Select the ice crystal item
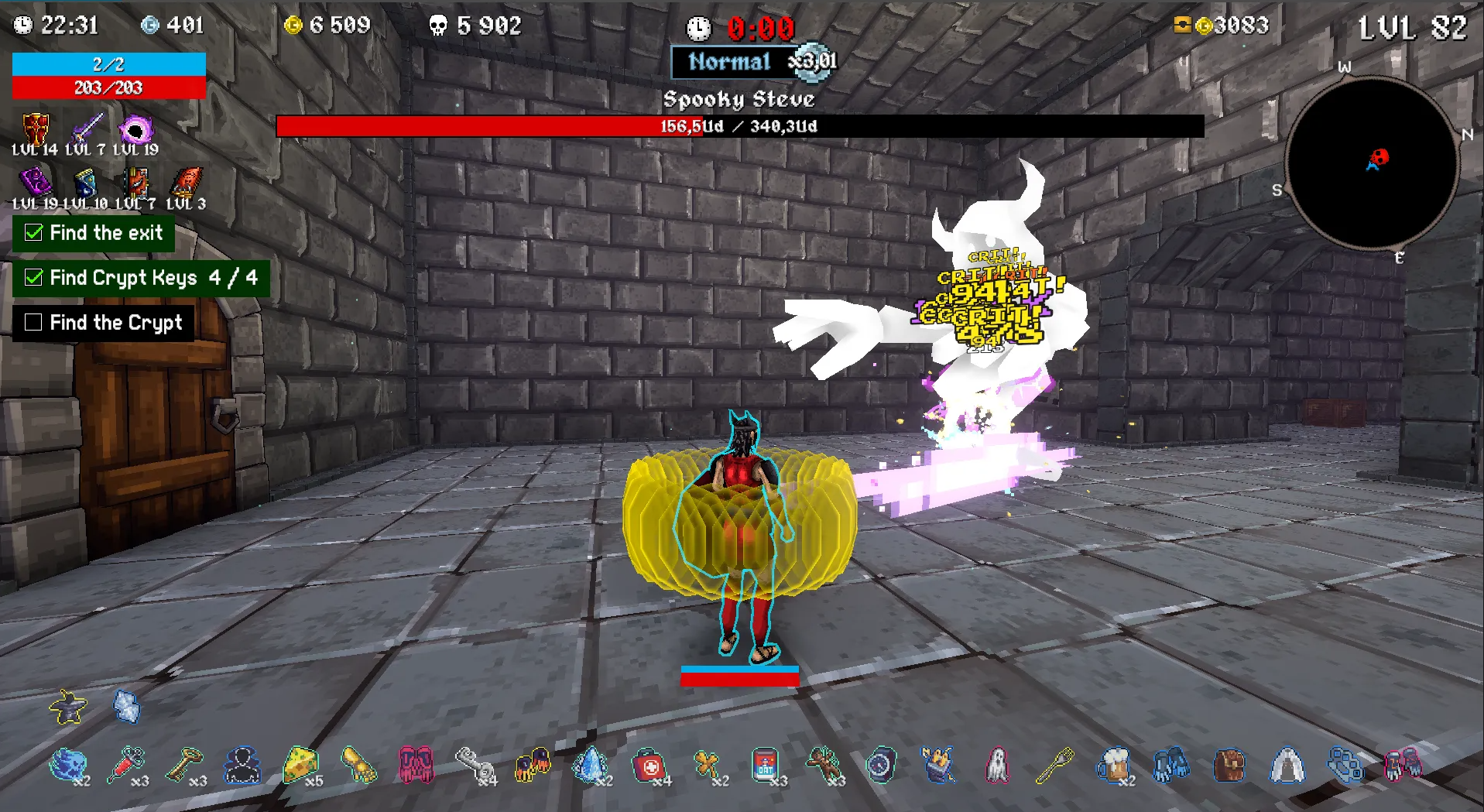The height and width of the screenshot is (812, 1484). click(591, 766)
